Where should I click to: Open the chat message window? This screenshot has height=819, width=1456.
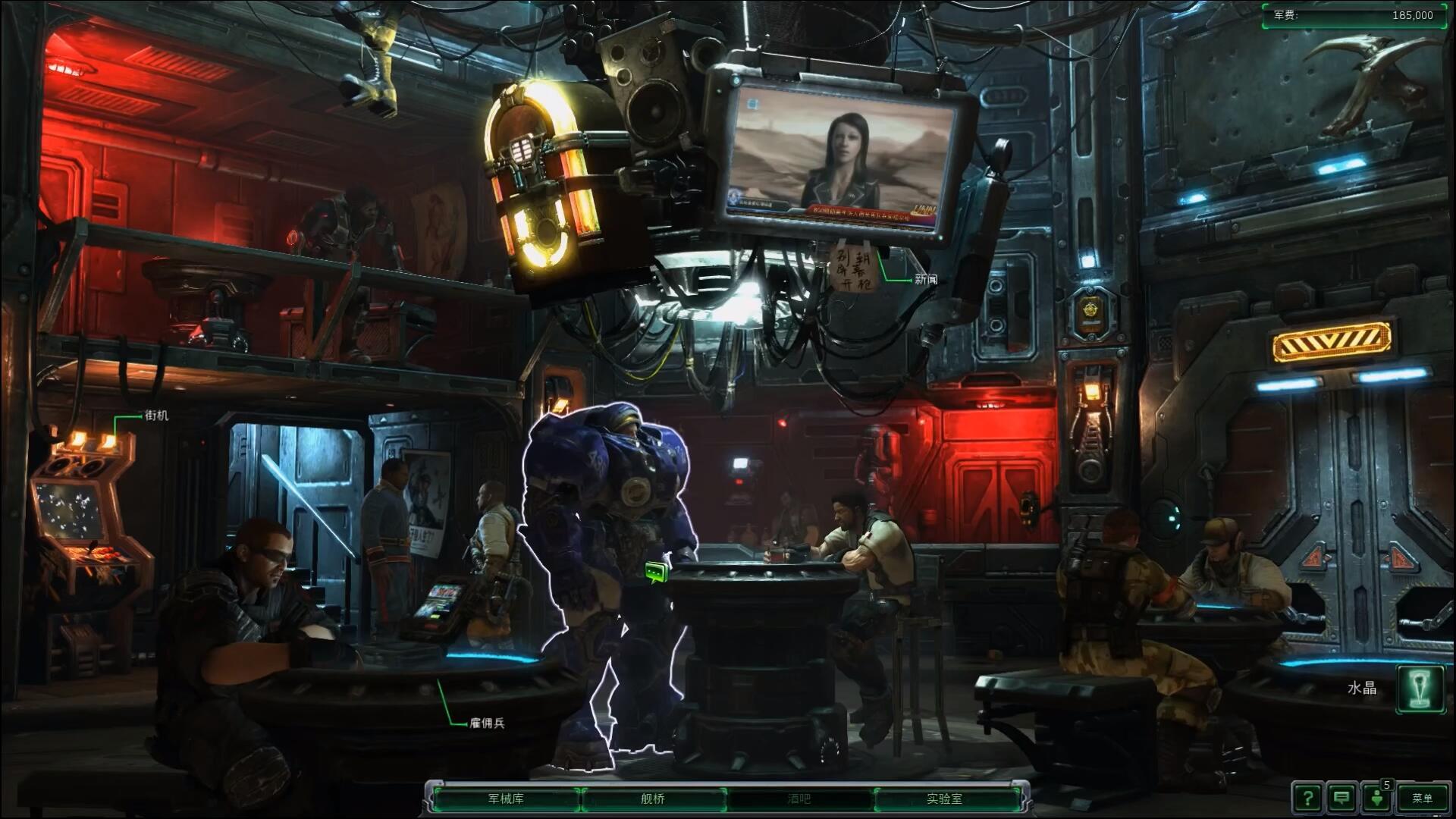pos(1341,798)
